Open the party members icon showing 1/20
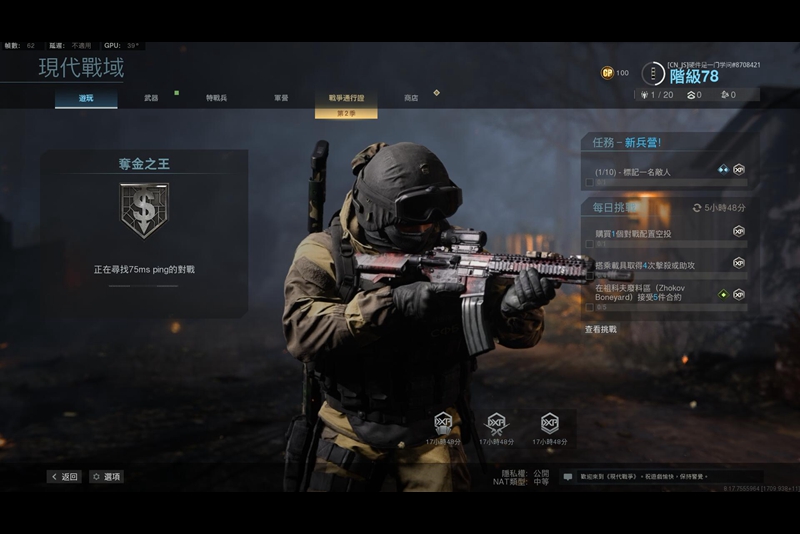Viewport: 800px width, 534px height. (x=657, y=95)
